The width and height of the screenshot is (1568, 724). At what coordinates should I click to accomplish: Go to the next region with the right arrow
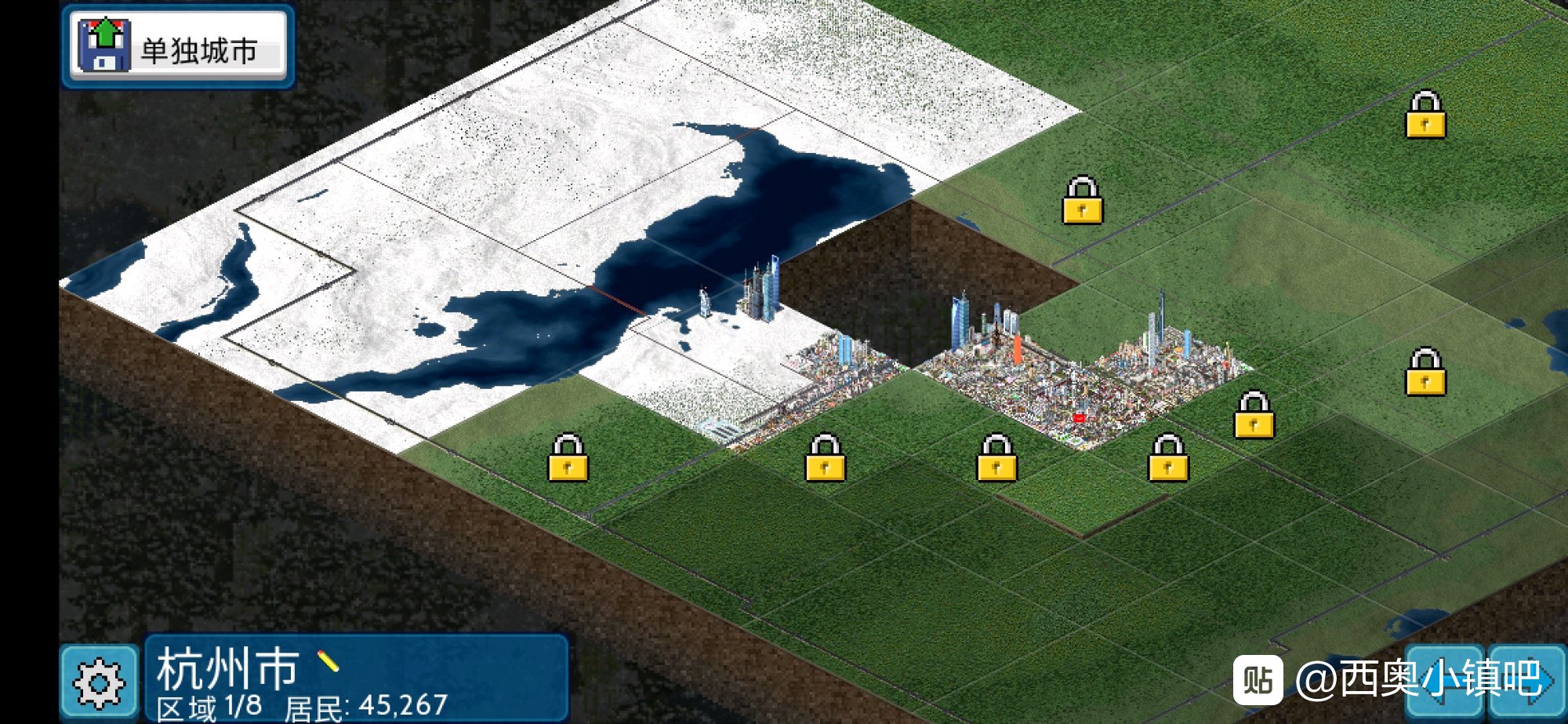(1529, 681)
